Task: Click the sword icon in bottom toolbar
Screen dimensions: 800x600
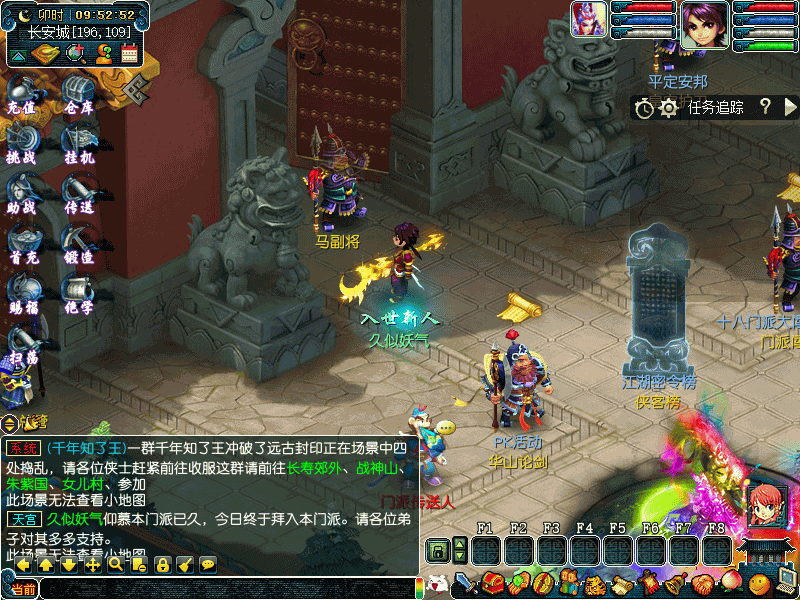Action: [464, 583]
